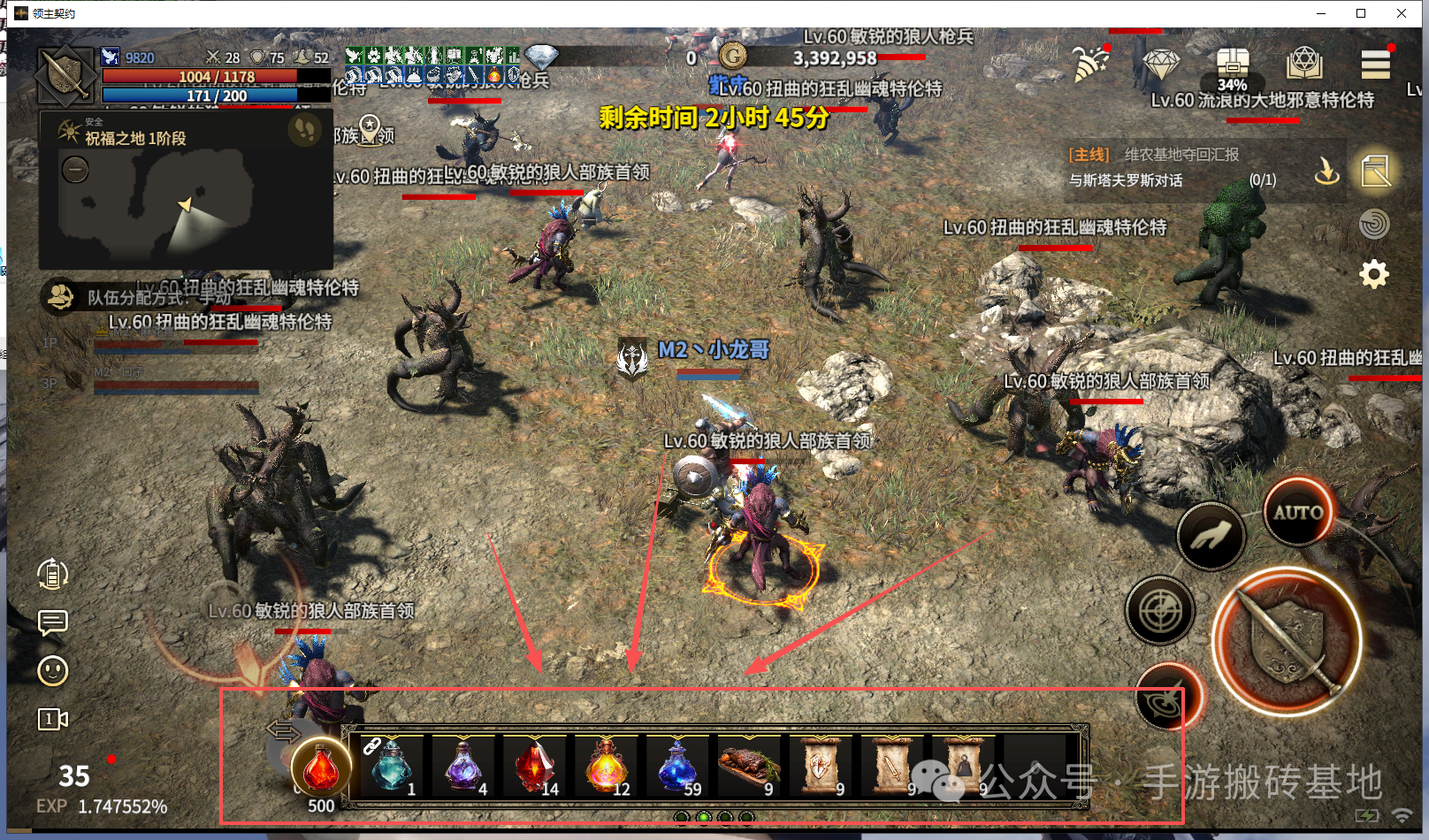Viewport: 1429px width, 840px height.
Task: Select the purple potion hotbar slot
Action: pyautogui.click(x=463, y=765)
